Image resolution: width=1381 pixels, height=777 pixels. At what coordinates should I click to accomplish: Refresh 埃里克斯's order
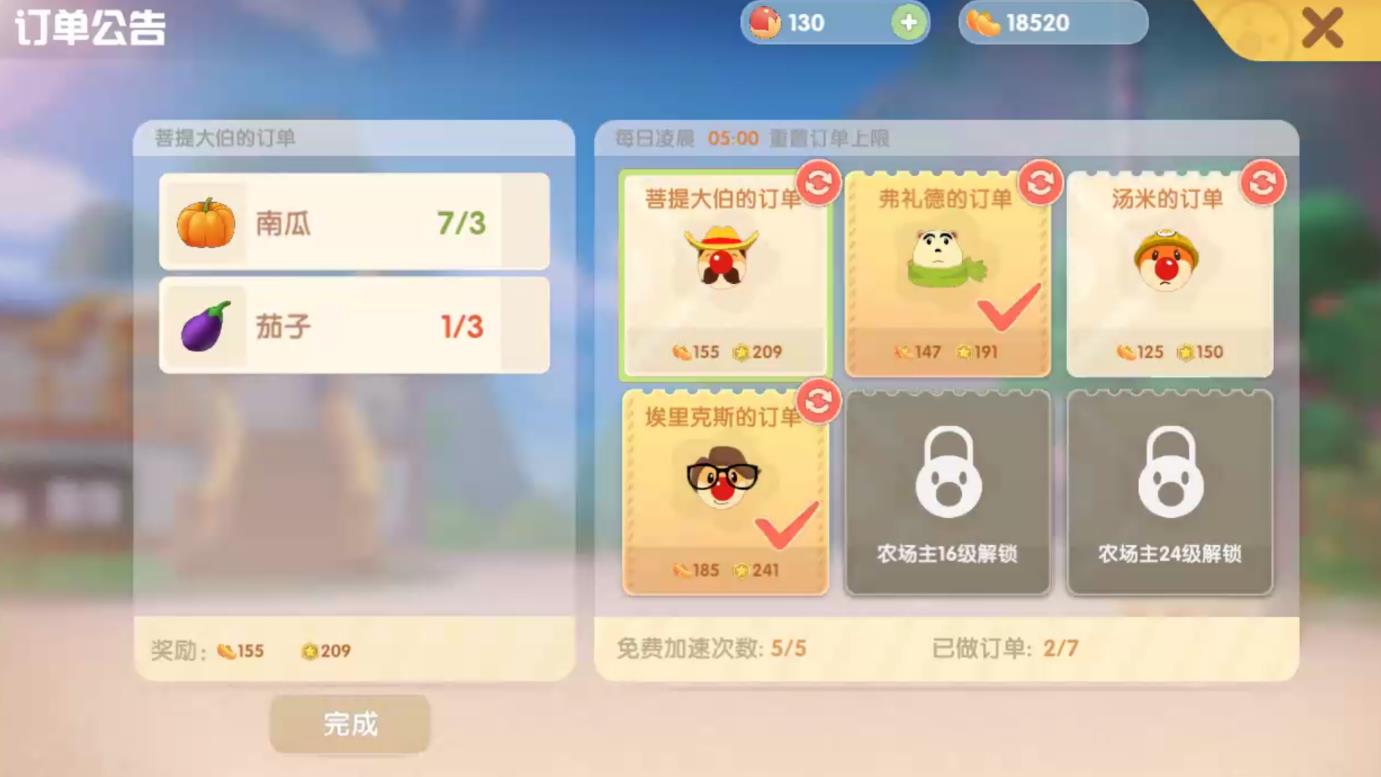tap(817, 403)
